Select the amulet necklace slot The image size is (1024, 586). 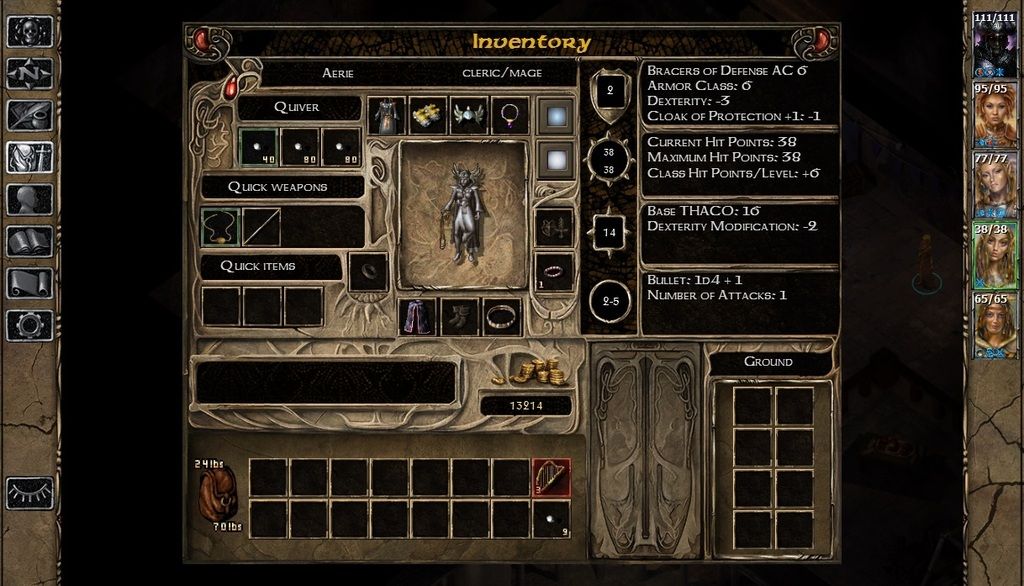509,116
